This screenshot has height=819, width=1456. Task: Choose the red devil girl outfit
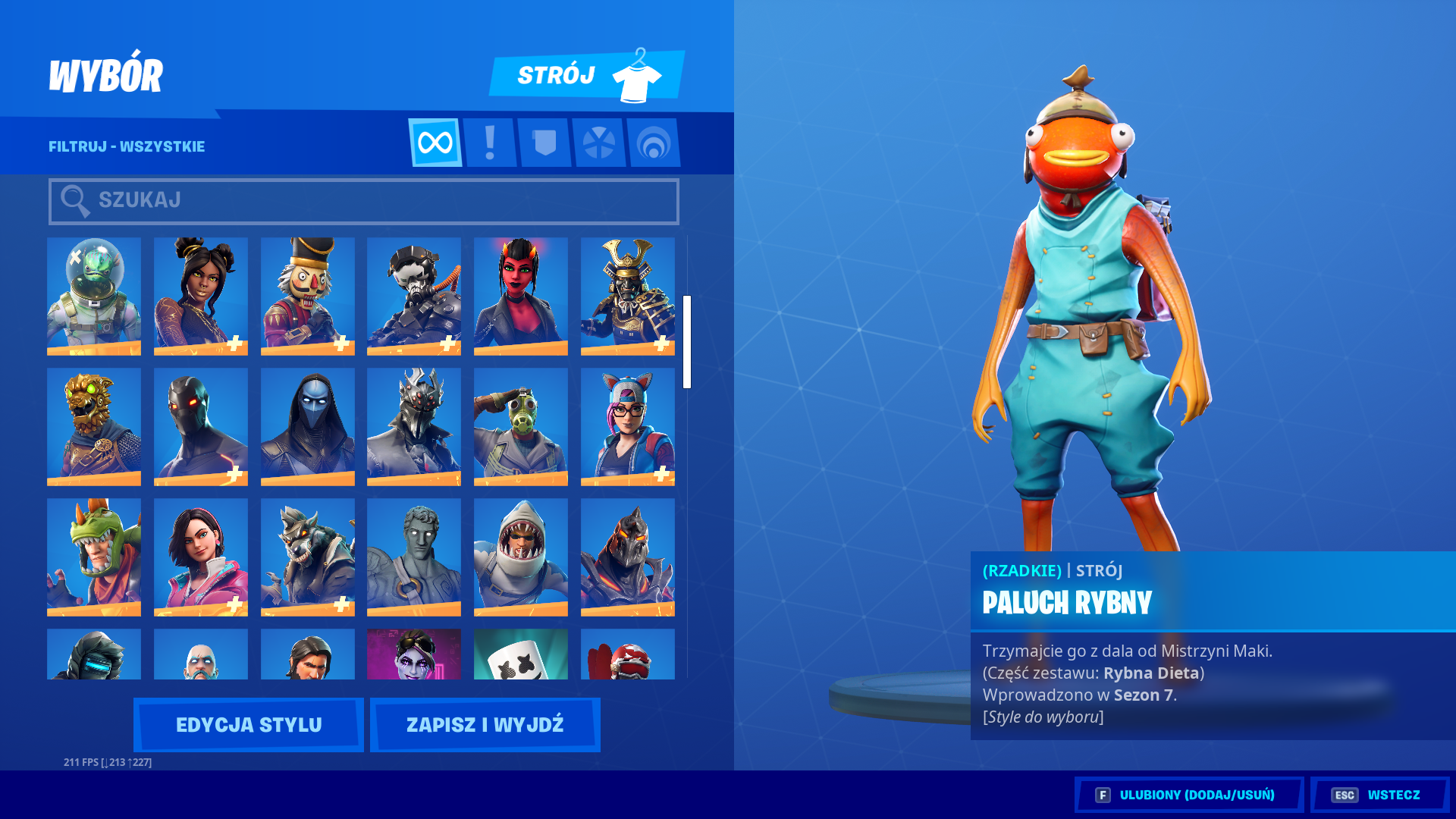(521, 296)
